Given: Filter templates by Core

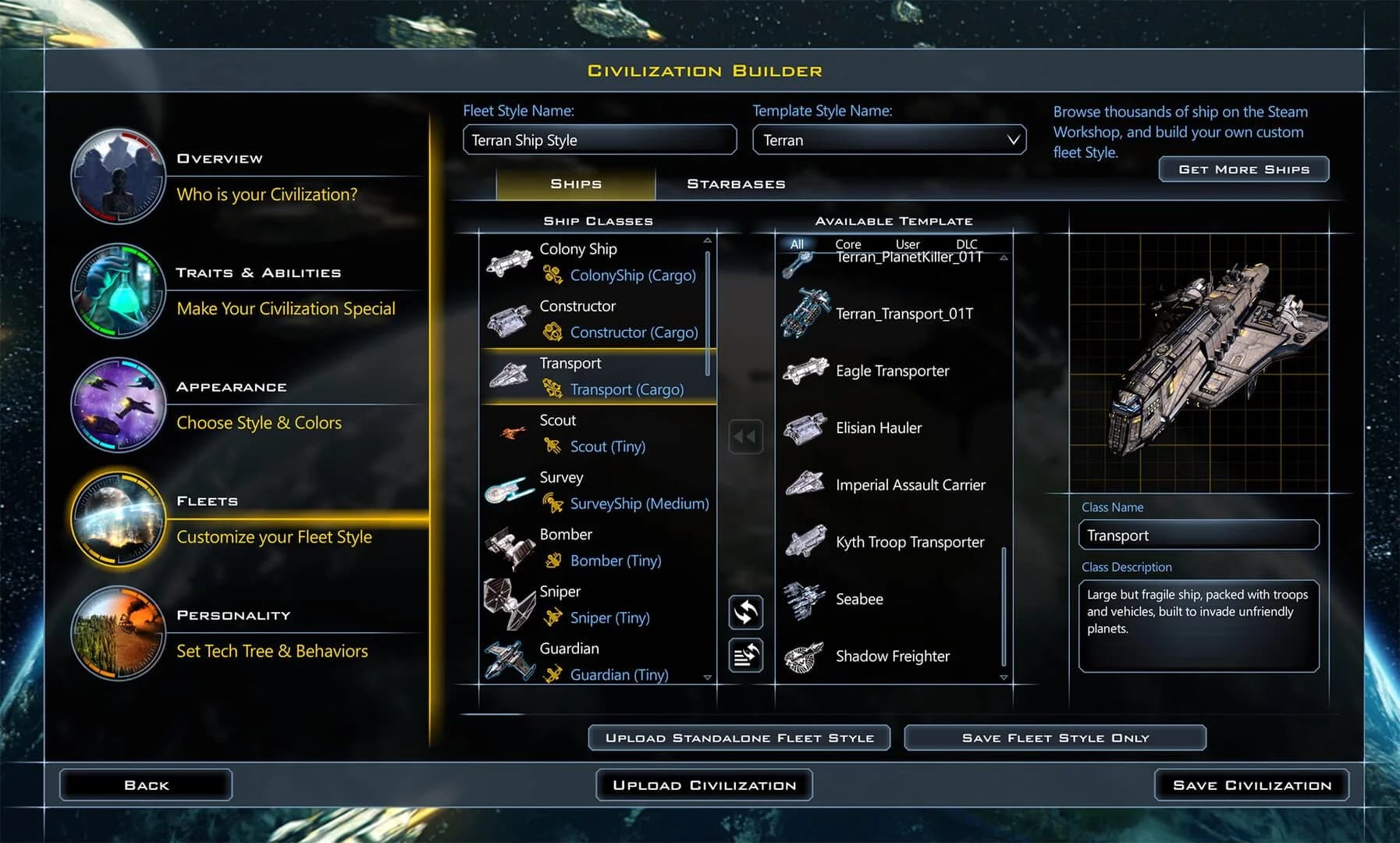Looking at the screenshot, I should click(x=847, y=244).
